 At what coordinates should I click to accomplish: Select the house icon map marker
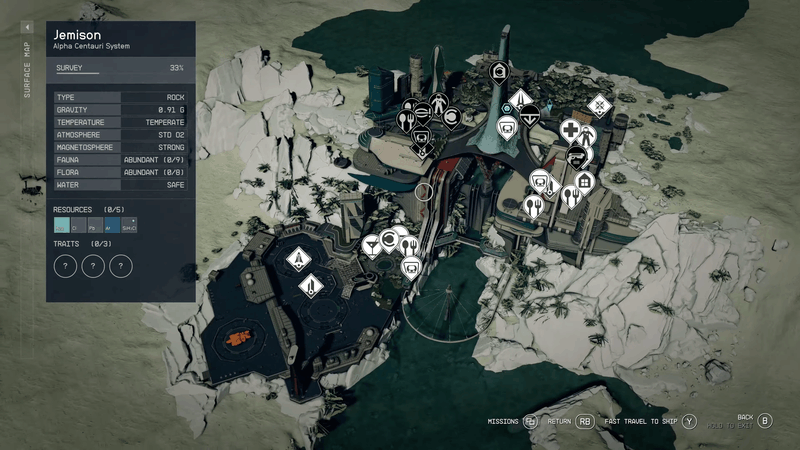point(585,182)
